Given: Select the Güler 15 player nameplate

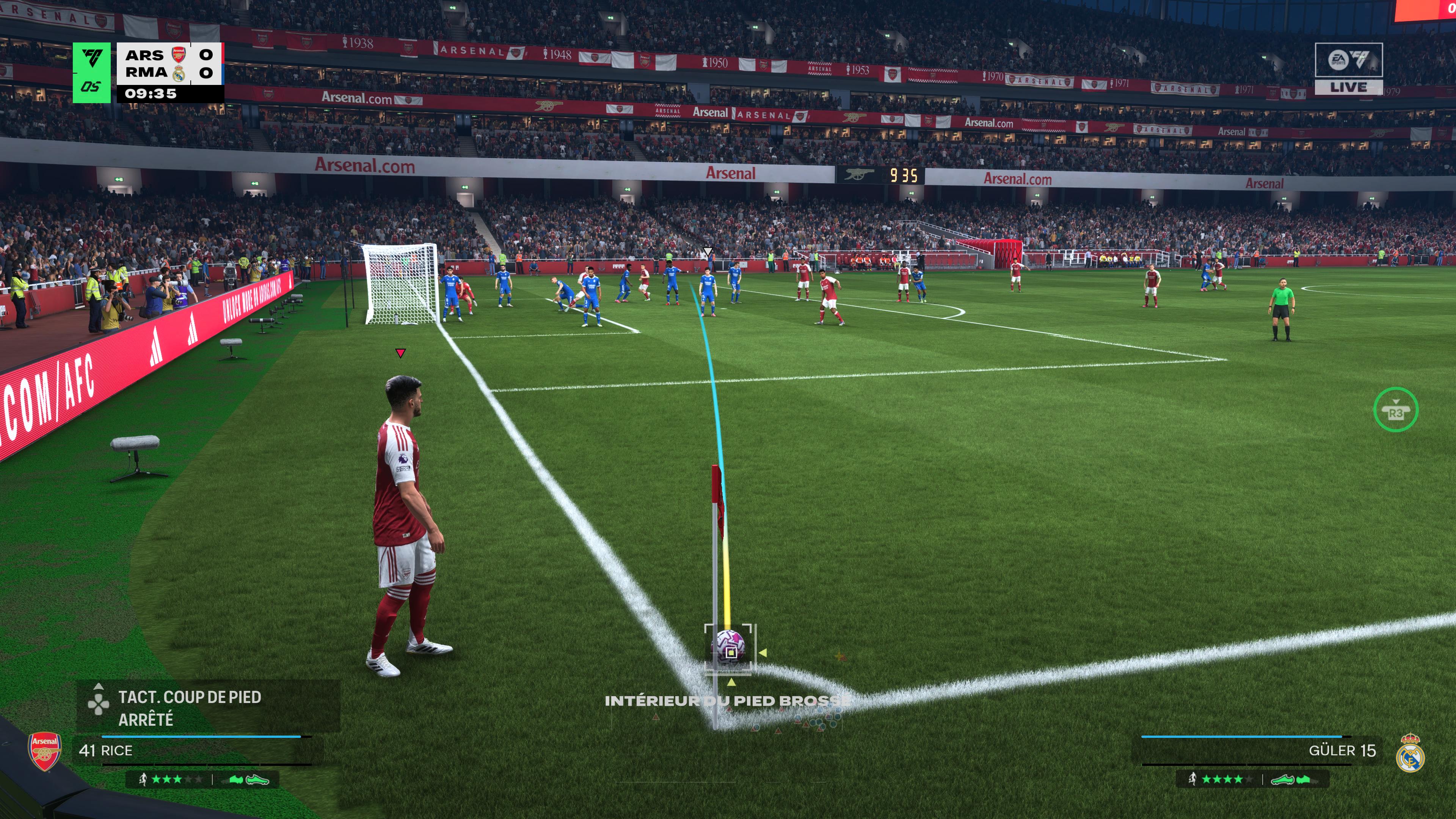Looking at the screenshot, I should [1342, 751].
